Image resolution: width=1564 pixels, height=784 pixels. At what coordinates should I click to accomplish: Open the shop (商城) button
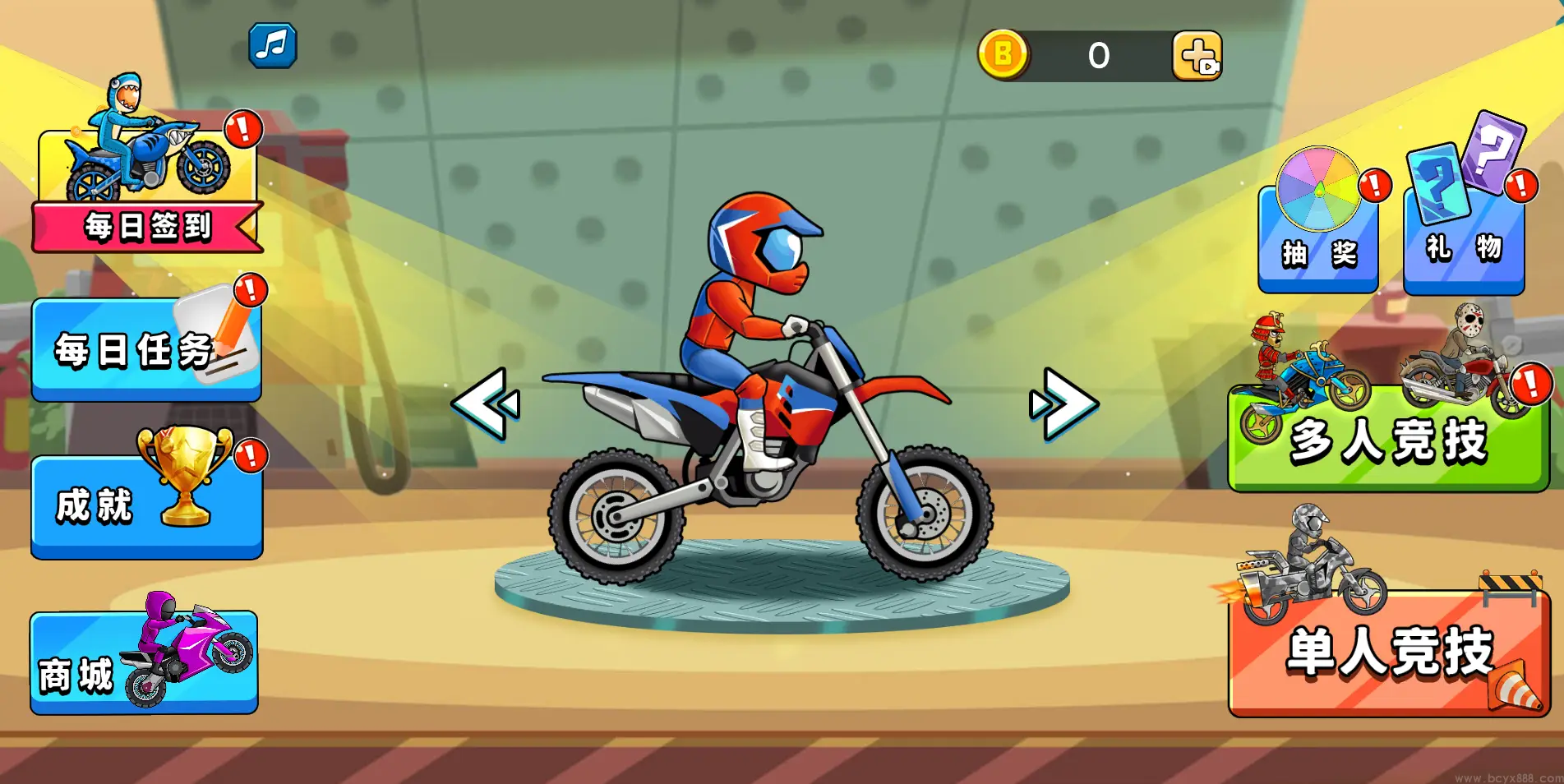tap(145, 662)
